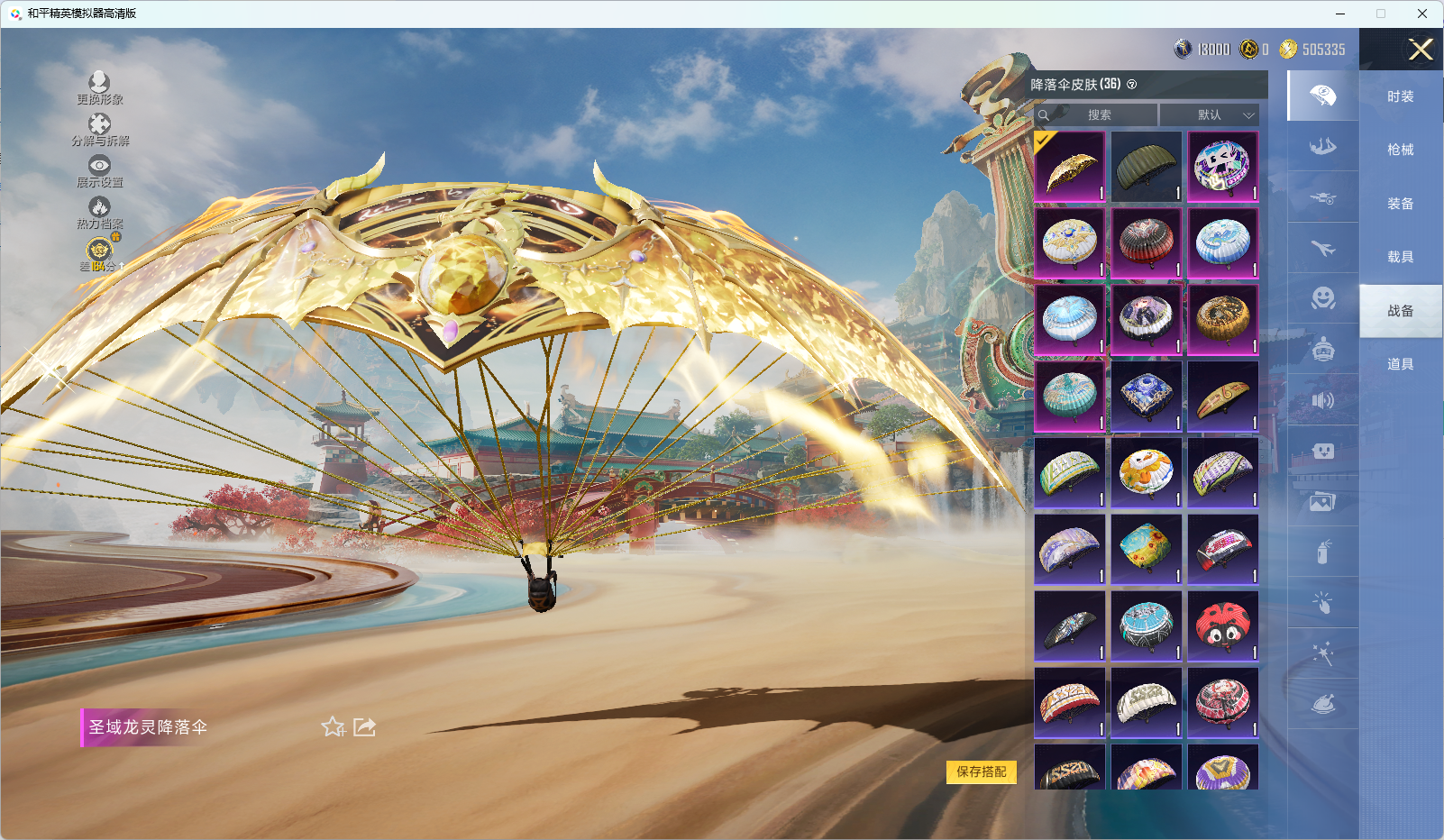Switch to the 时装 category tab
This screenshot has width=1444, height=840.
[x=1400, y=96]
